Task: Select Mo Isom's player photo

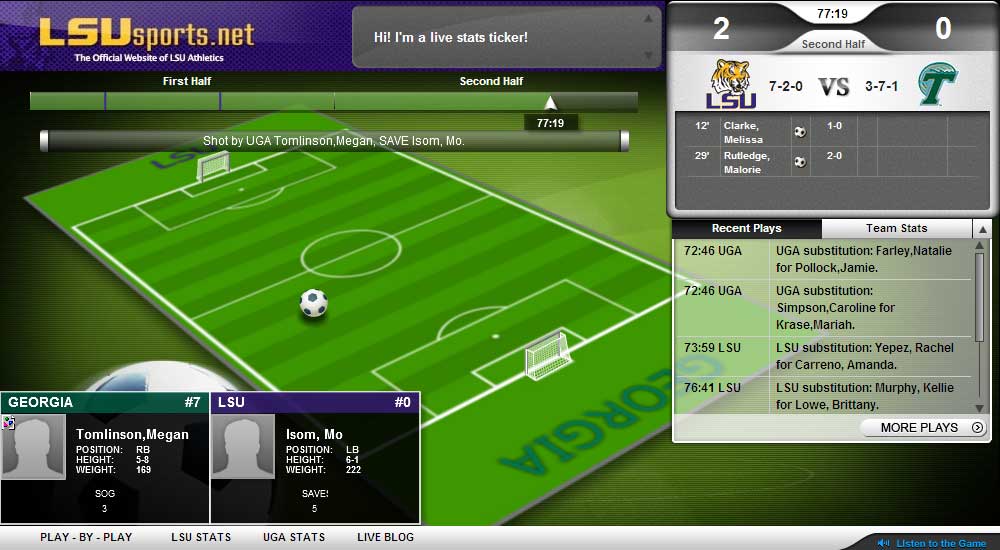Action: click(x=243, y=447)
